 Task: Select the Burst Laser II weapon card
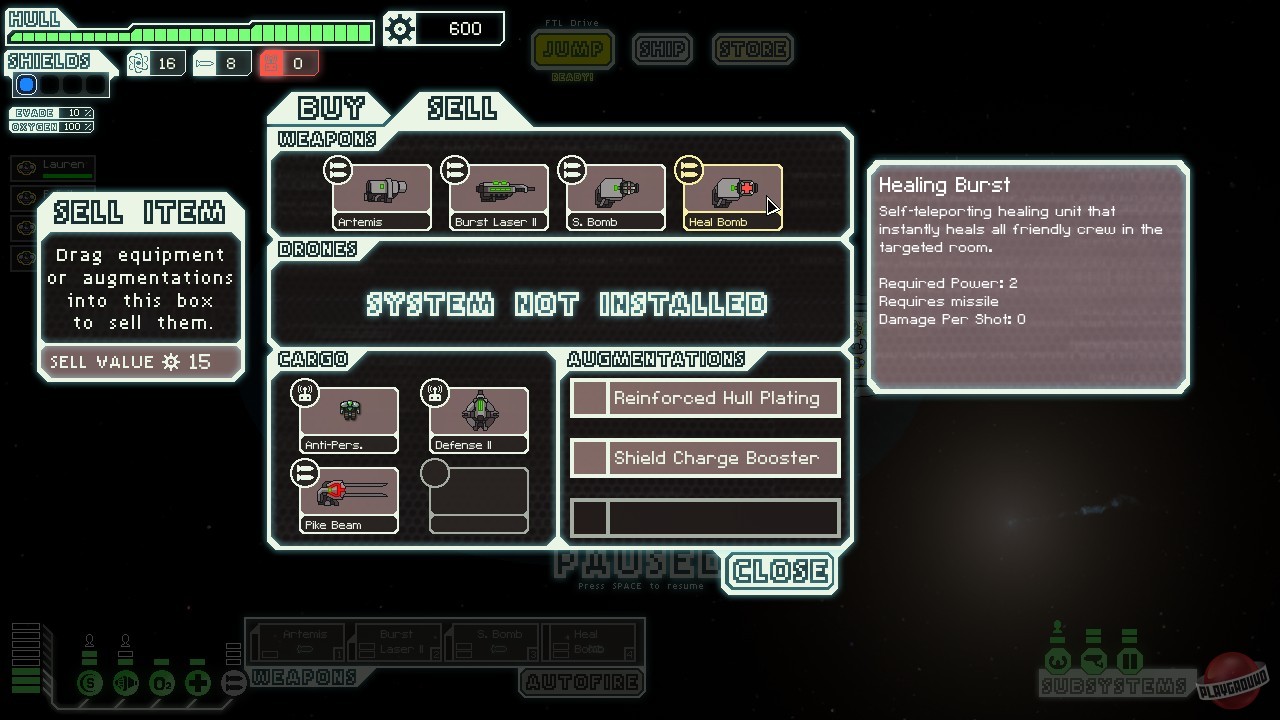[x=497, y=193]
